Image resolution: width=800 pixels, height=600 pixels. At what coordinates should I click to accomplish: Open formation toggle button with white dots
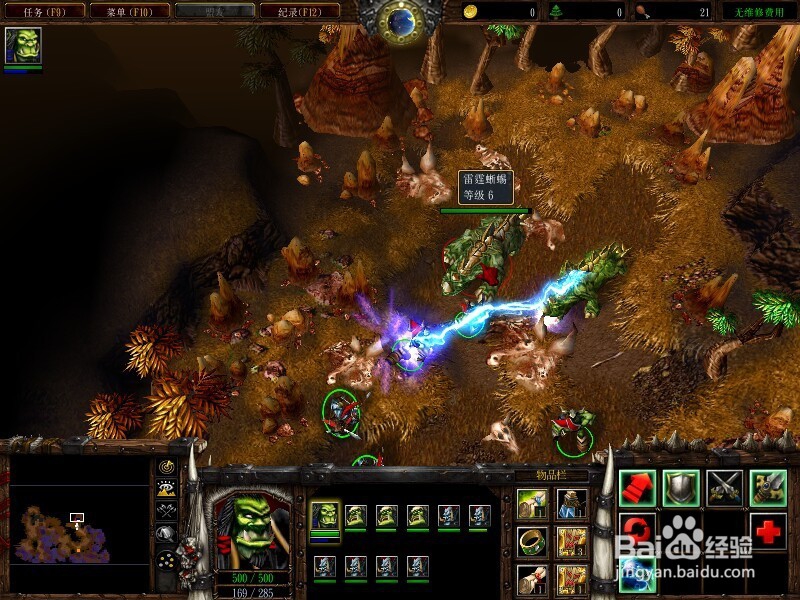point(167,561)
